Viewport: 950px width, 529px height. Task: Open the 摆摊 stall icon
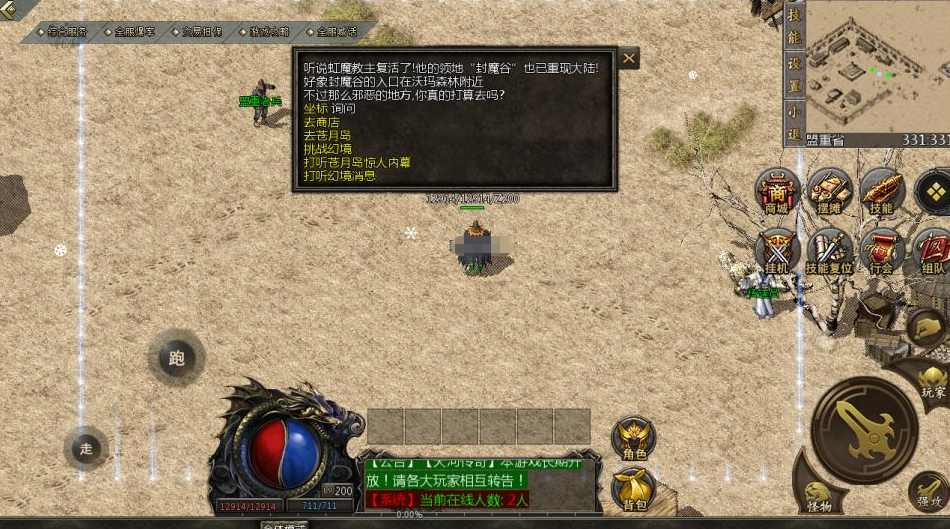click(x=829, y=190)
